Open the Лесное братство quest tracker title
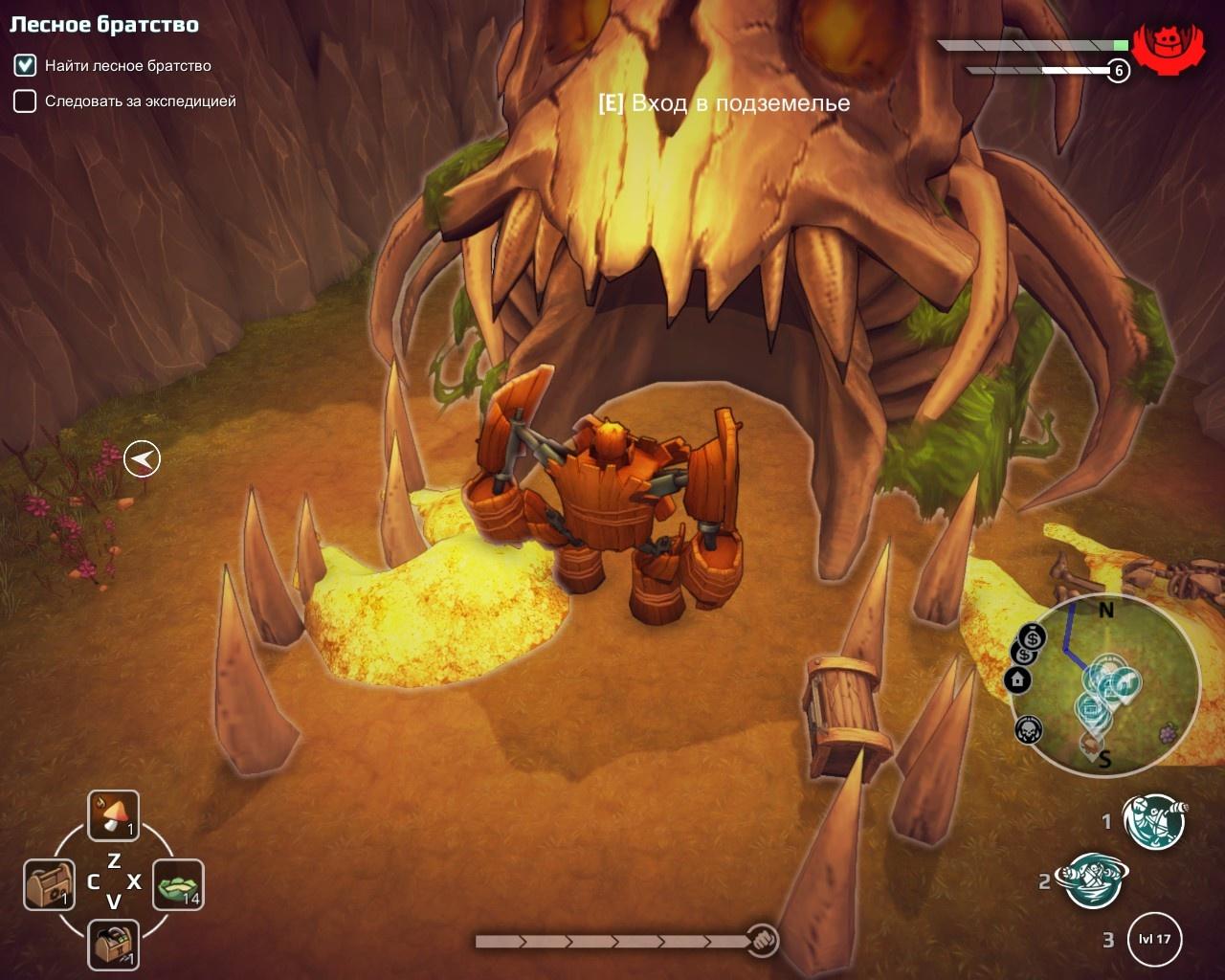Image resolution: width=1225 pixels, height=980 pixels. (104, 26)
